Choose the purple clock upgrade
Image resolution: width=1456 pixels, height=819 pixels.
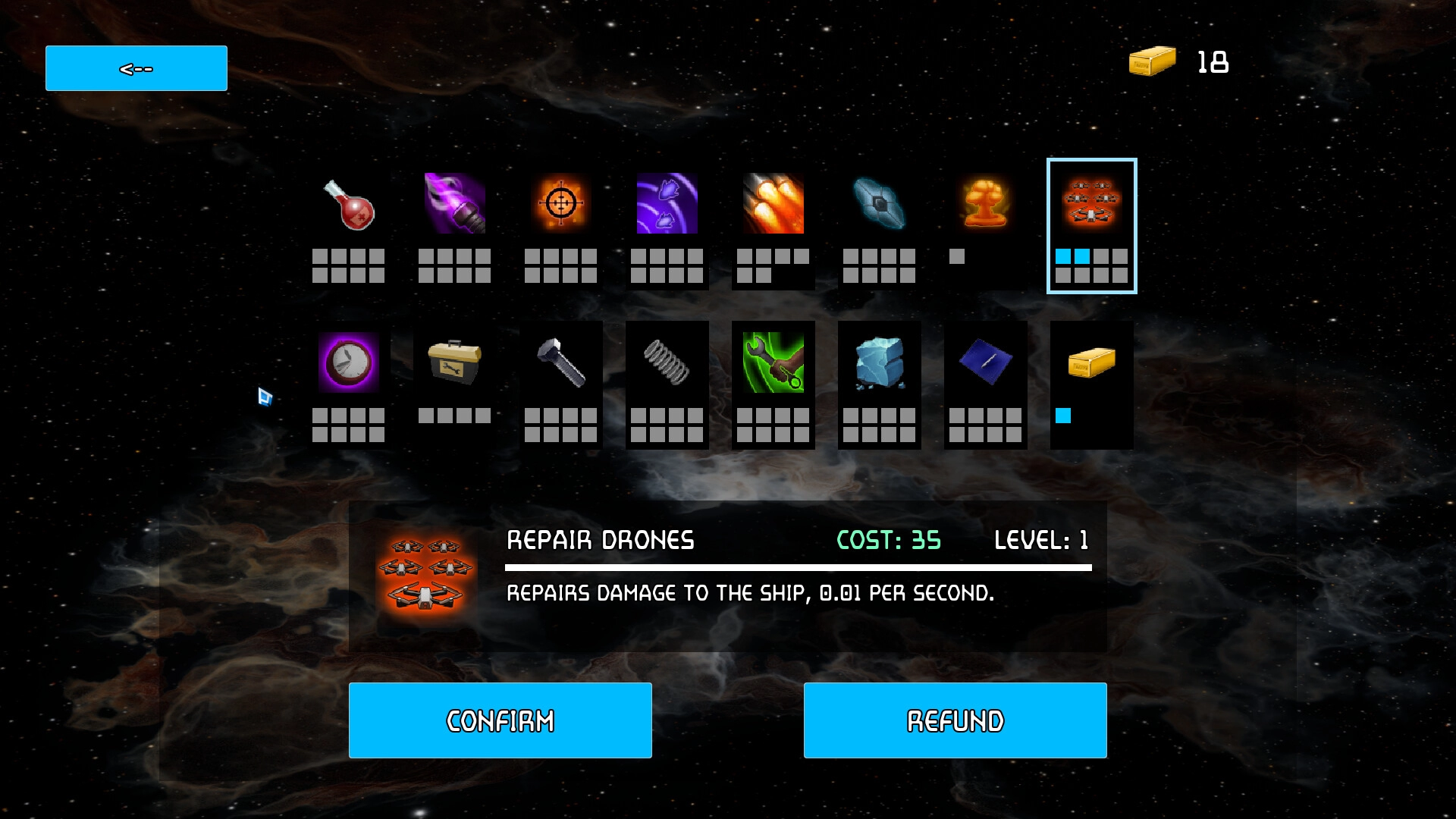pyautogui.click(x=349, y=362)
